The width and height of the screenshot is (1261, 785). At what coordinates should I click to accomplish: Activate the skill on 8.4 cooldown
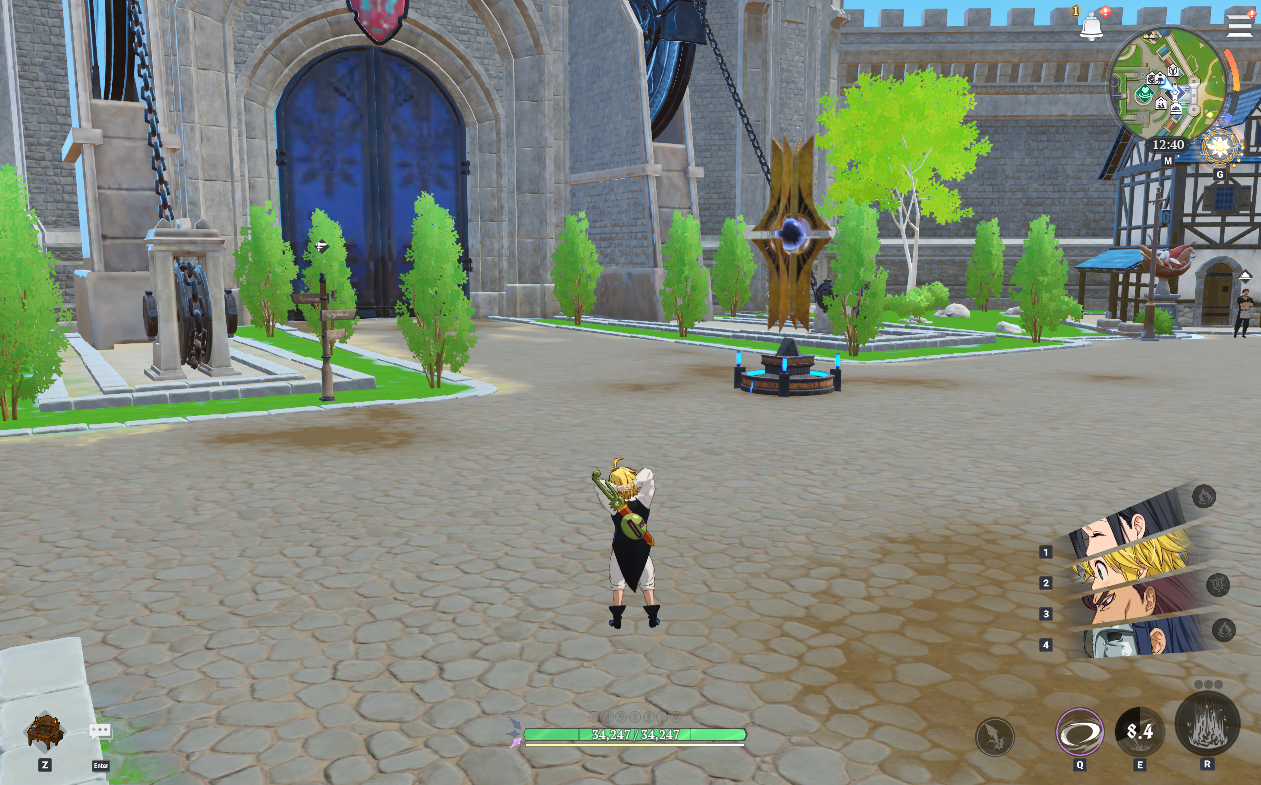pos(1140,732)
